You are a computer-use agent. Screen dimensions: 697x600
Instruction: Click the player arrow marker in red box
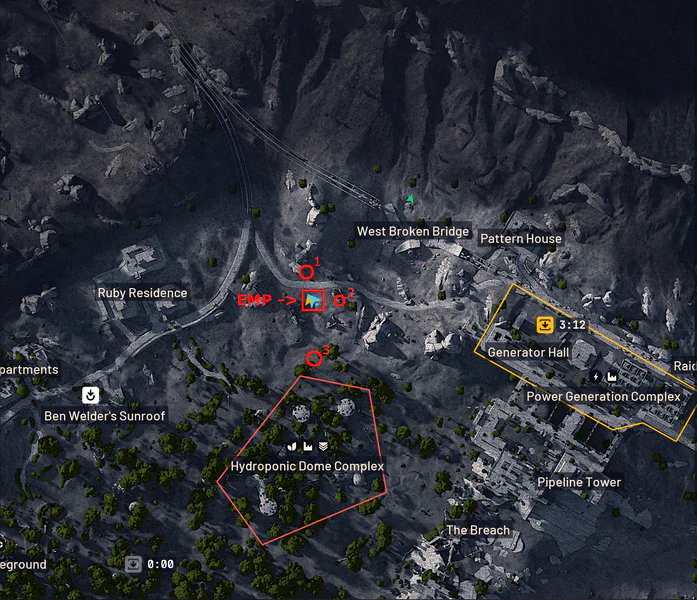click(313, 299)
